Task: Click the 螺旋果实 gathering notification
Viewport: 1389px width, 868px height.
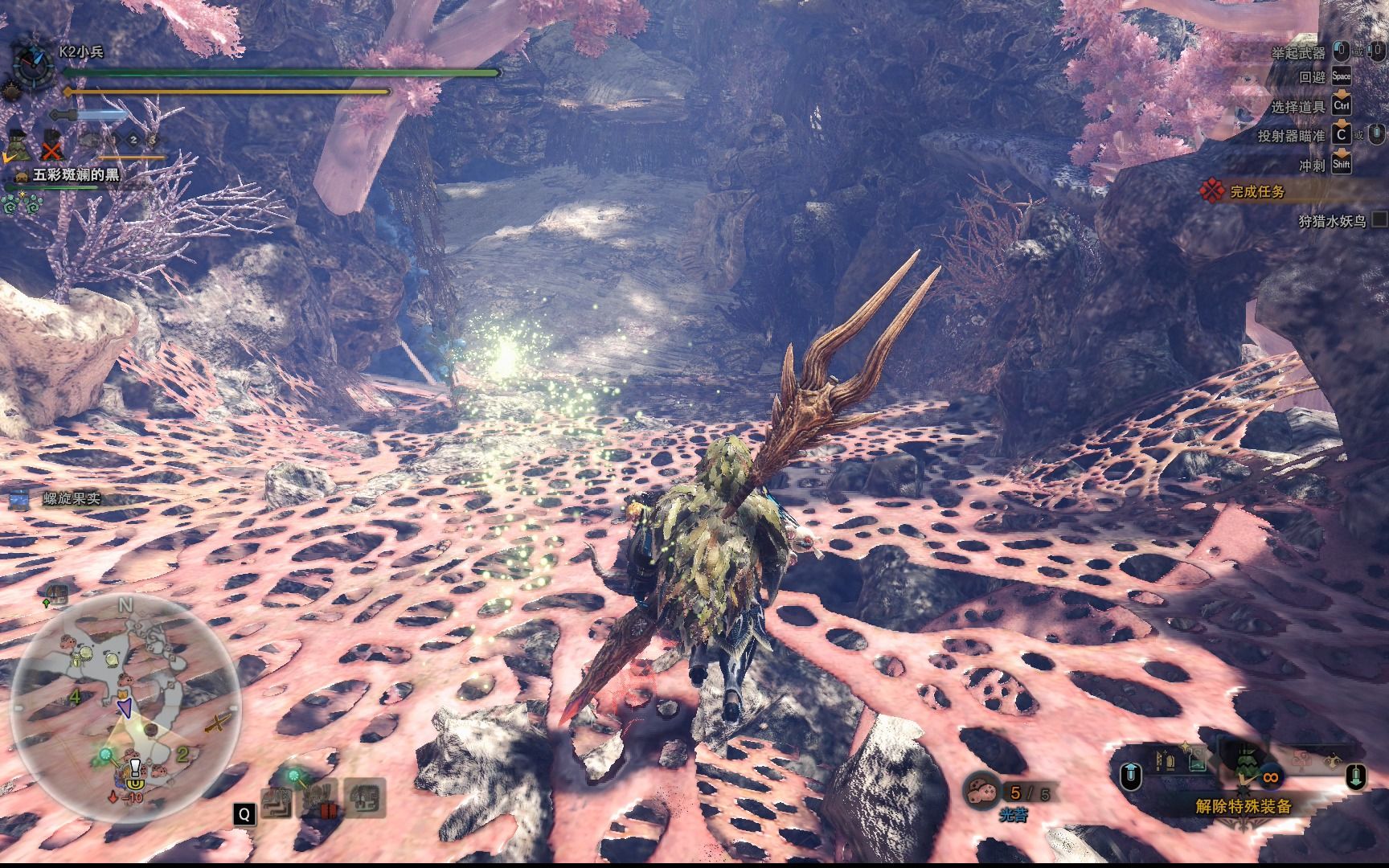Action: pyautogui.click(x=71, y=498)
